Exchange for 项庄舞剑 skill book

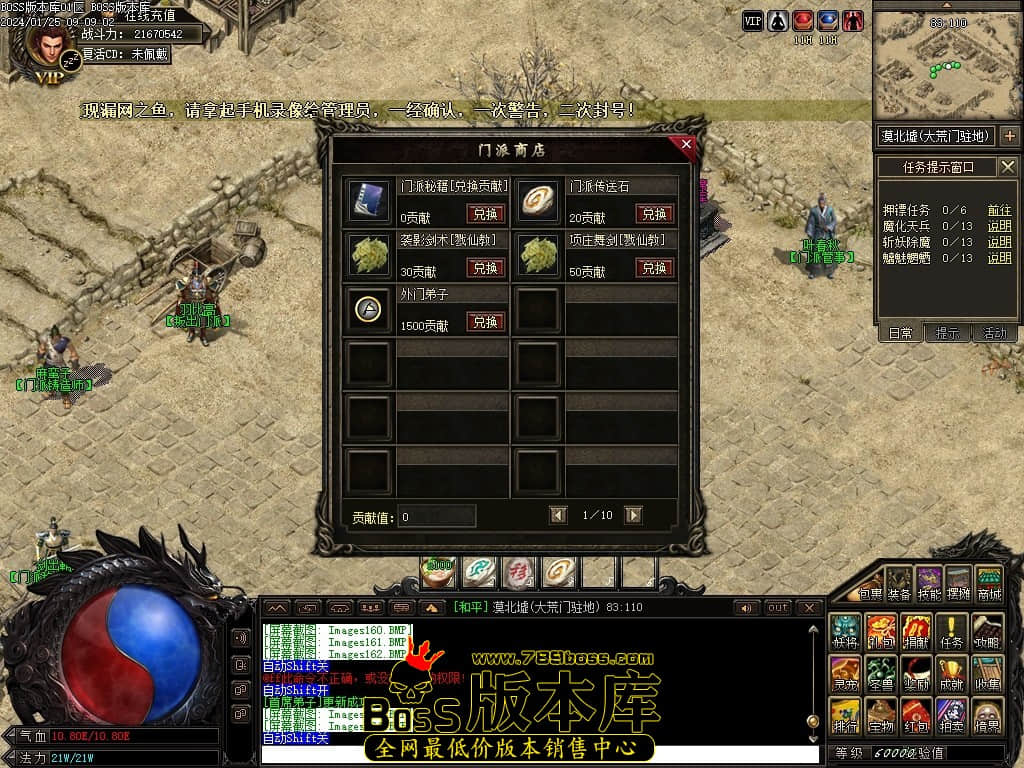655,268
